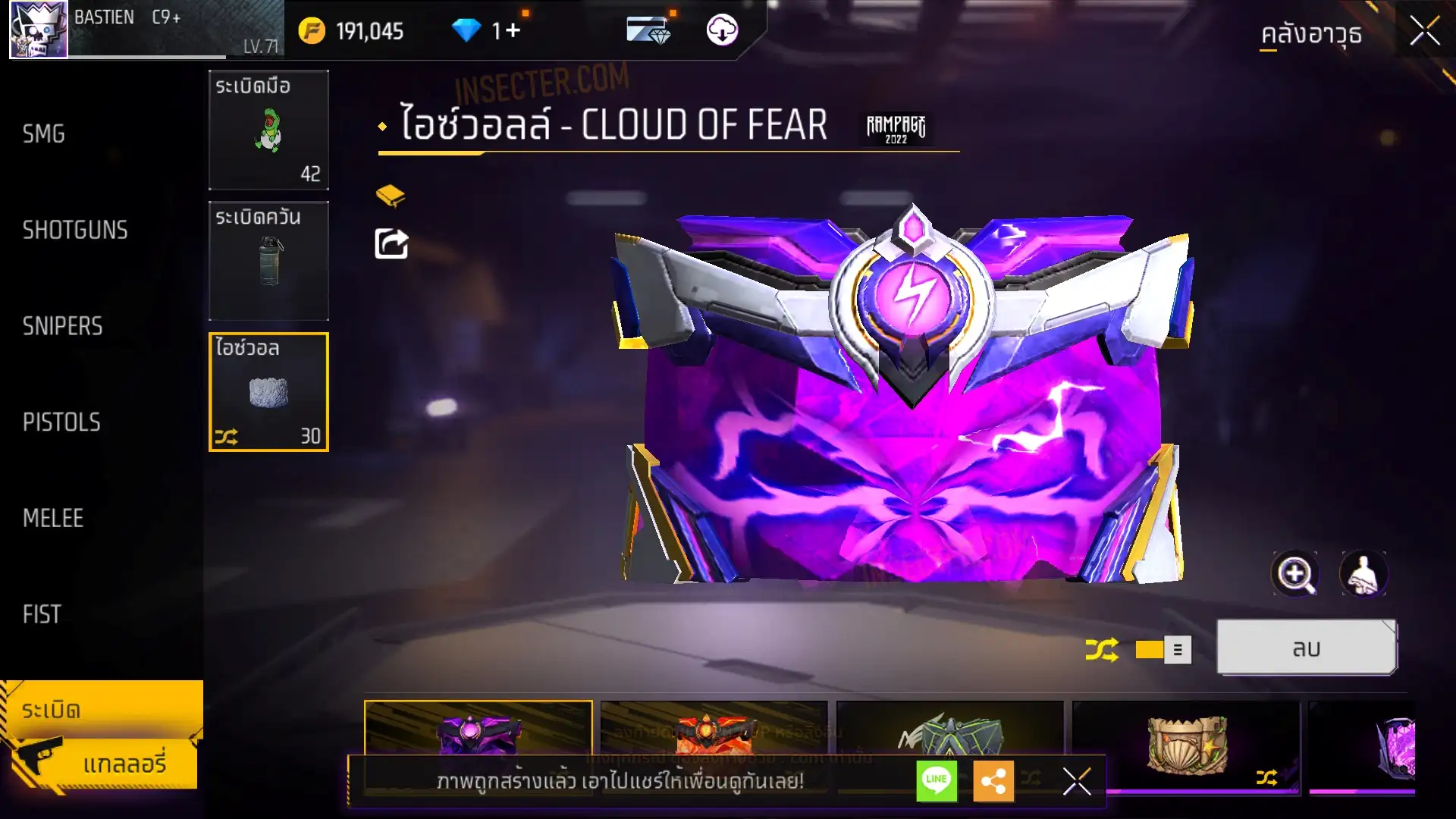Image resolution: width=1456 pixels, height=819 pixels.
Task: Close the weapon vault screen
Action: coord(1424,32)
